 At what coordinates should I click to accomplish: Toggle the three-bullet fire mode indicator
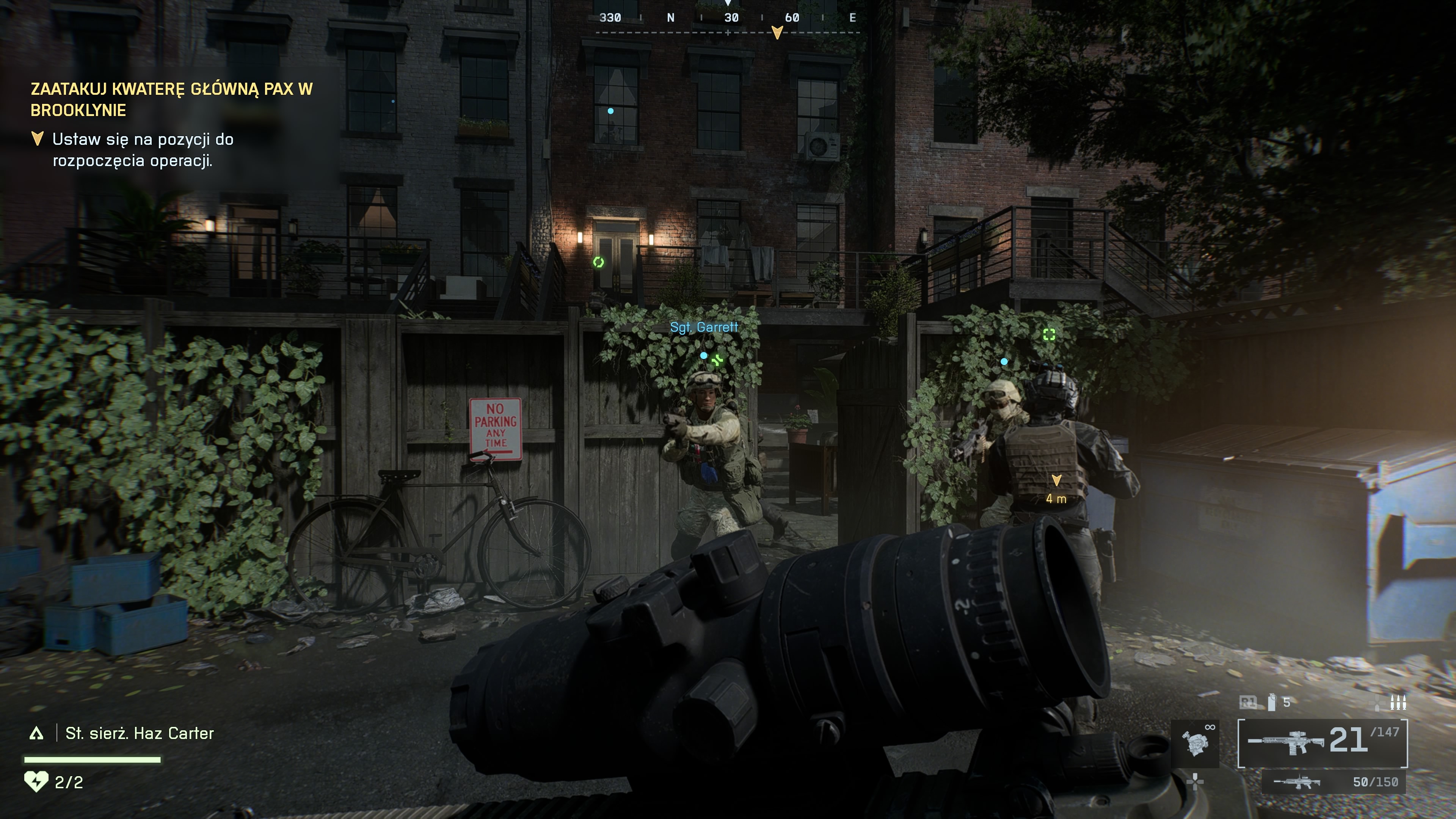pos(1398,703)
